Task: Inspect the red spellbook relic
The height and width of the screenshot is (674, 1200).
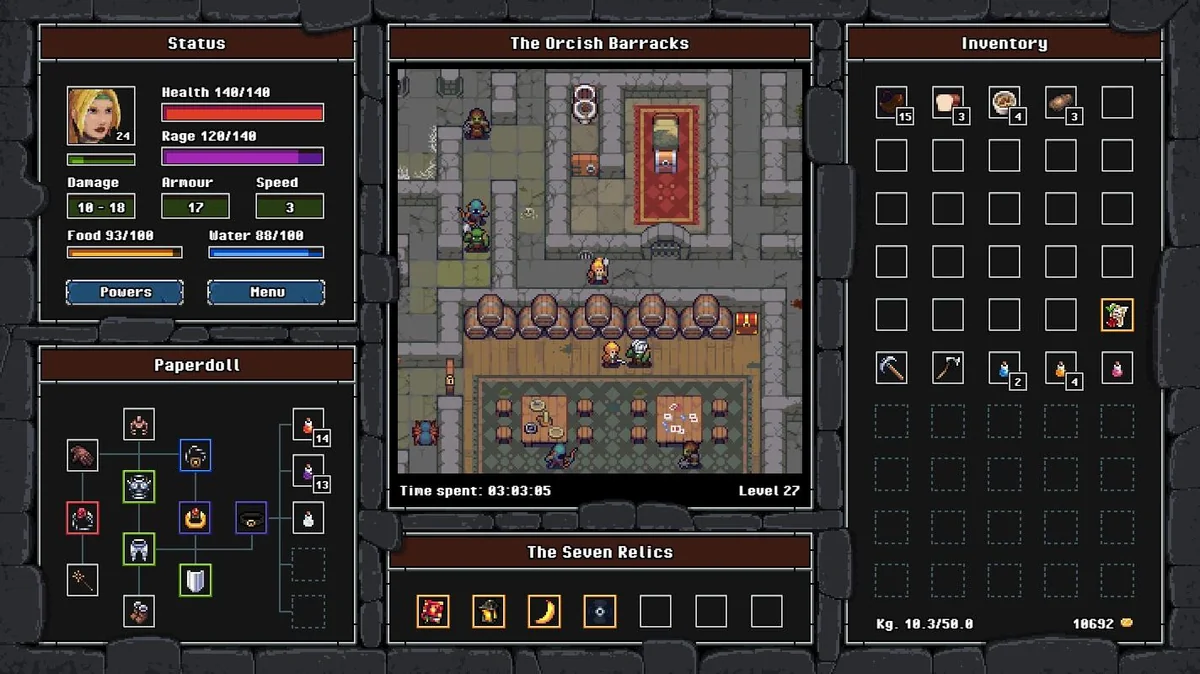Action: 433,611
